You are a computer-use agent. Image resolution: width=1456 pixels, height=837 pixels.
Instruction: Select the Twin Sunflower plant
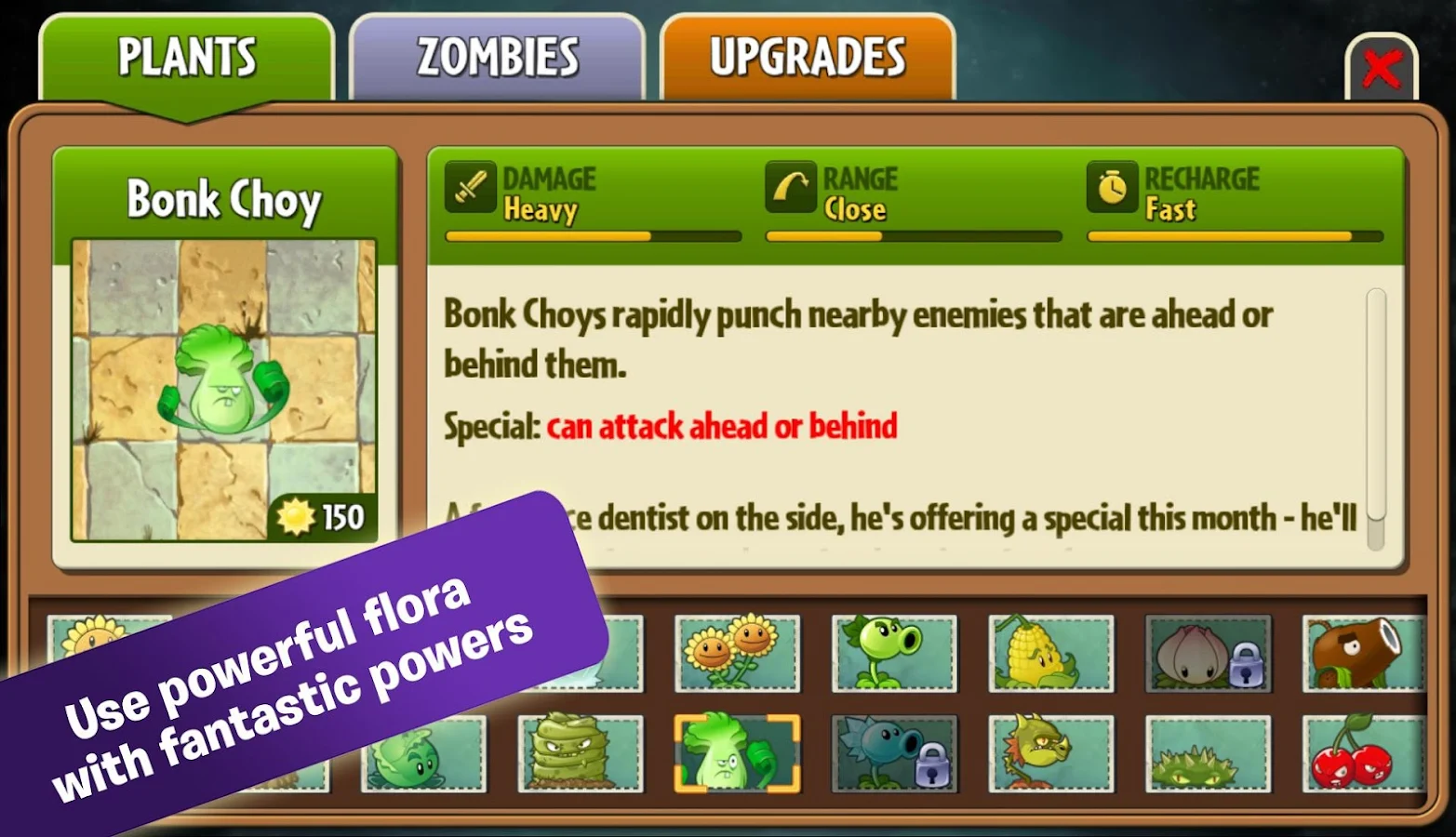738,651
